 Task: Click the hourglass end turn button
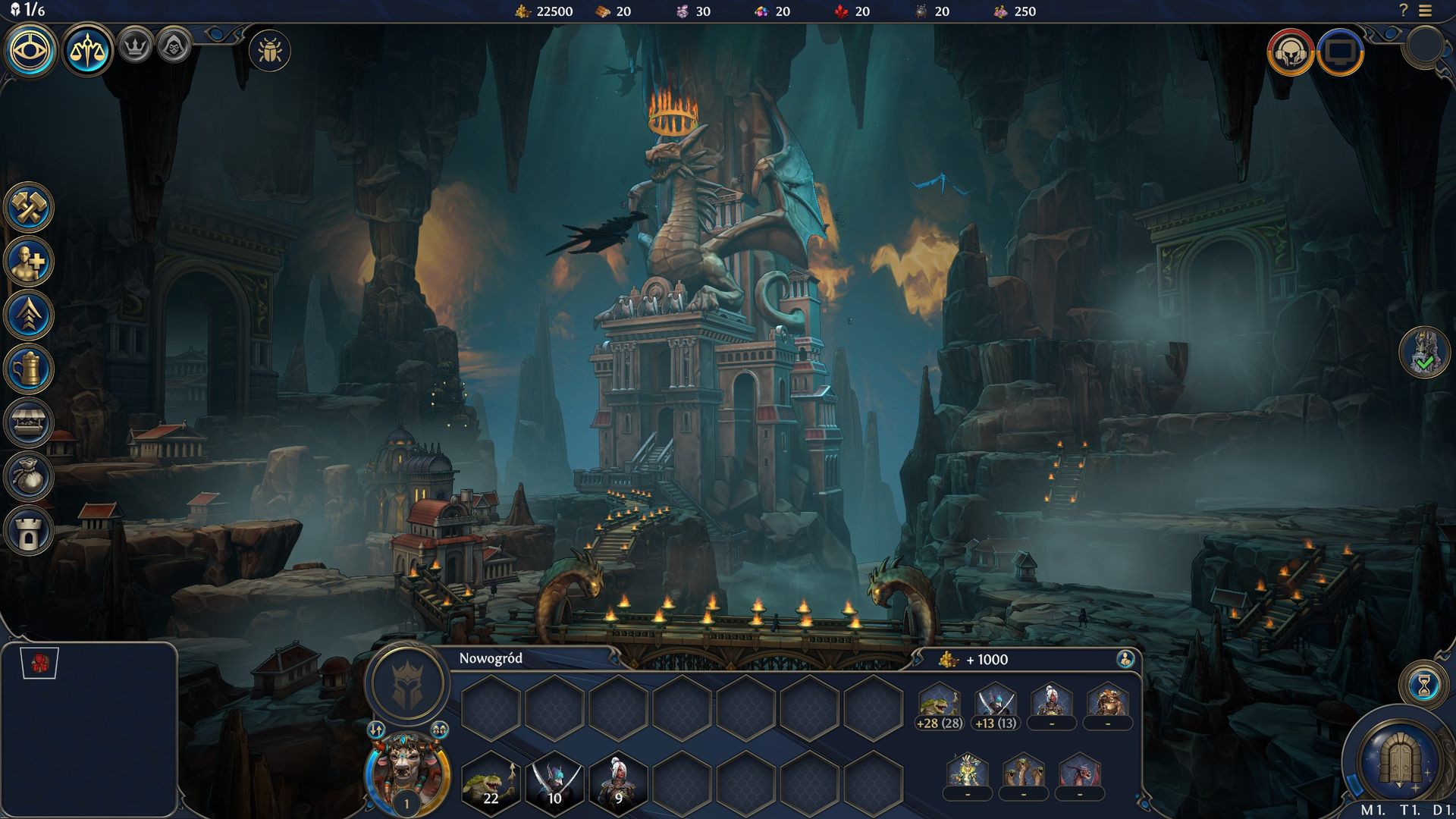pos(1423,685)
